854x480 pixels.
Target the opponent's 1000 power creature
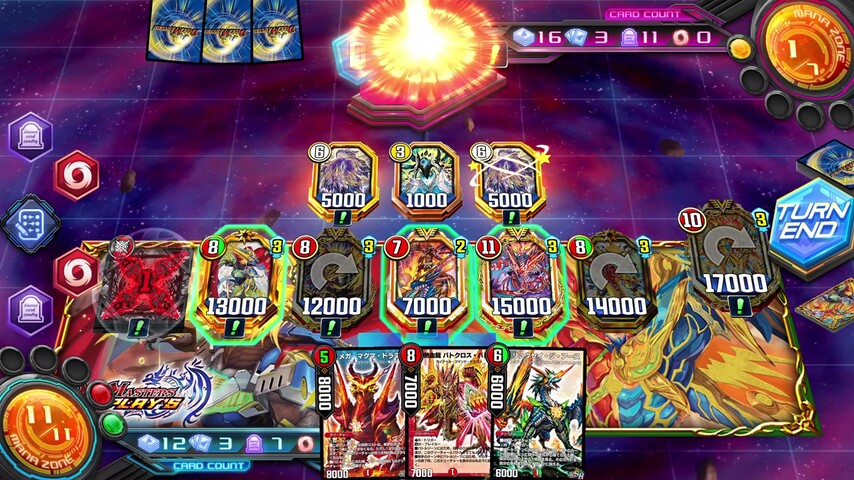pyautogui.click(x=427, y=180)
